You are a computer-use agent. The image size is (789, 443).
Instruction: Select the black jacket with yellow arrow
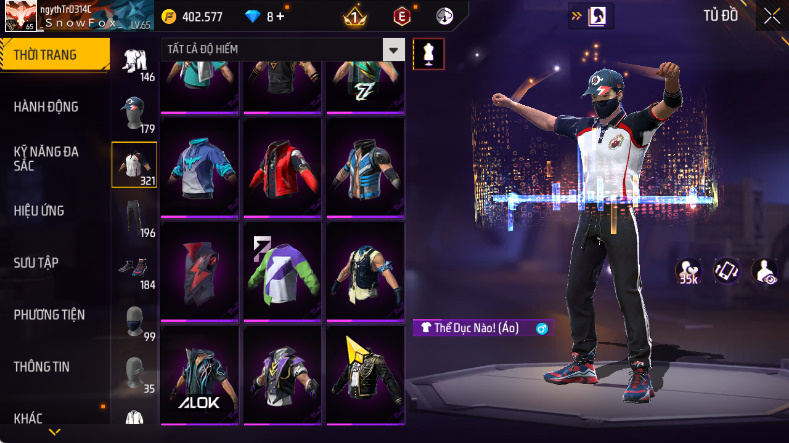point(366,374)
